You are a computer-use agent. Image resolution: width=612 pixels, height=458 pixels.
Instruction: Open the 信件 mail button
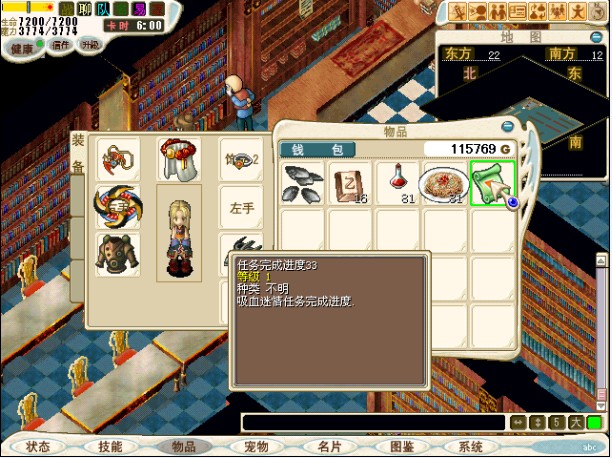(x=61, y=45)
